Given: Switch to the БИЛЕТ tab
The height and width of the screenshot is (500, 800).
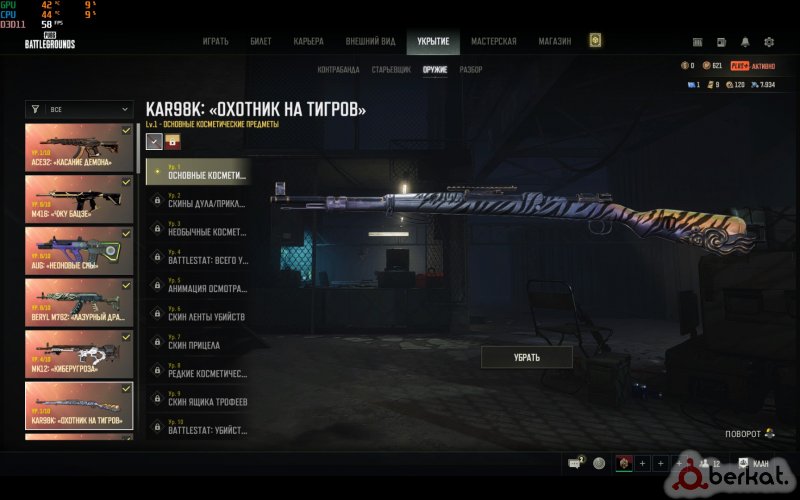Looking at the screenshot, I should (x=261, y=42).
